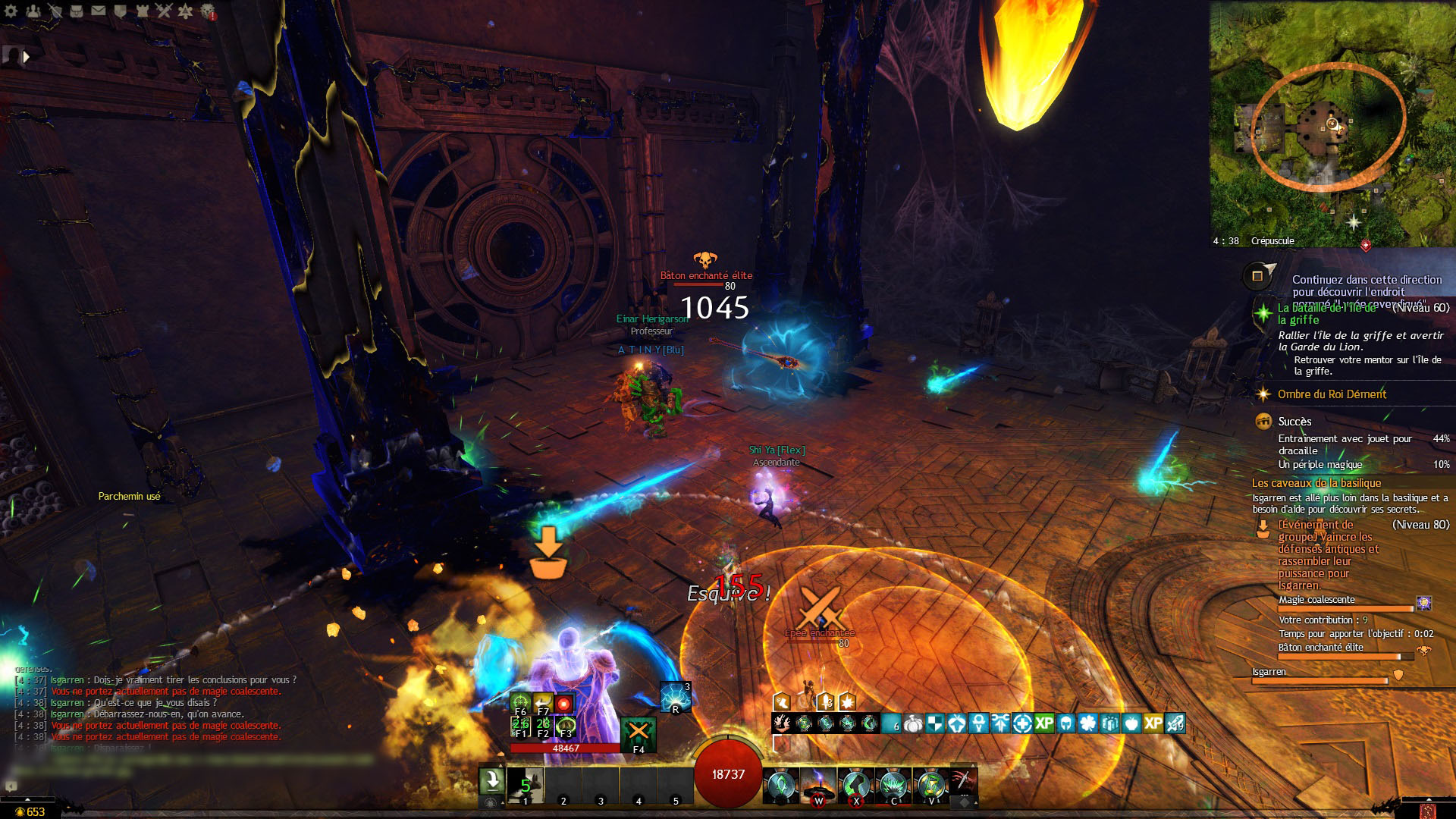Open the hero panel sword-and-shield icon

[55, 11]
